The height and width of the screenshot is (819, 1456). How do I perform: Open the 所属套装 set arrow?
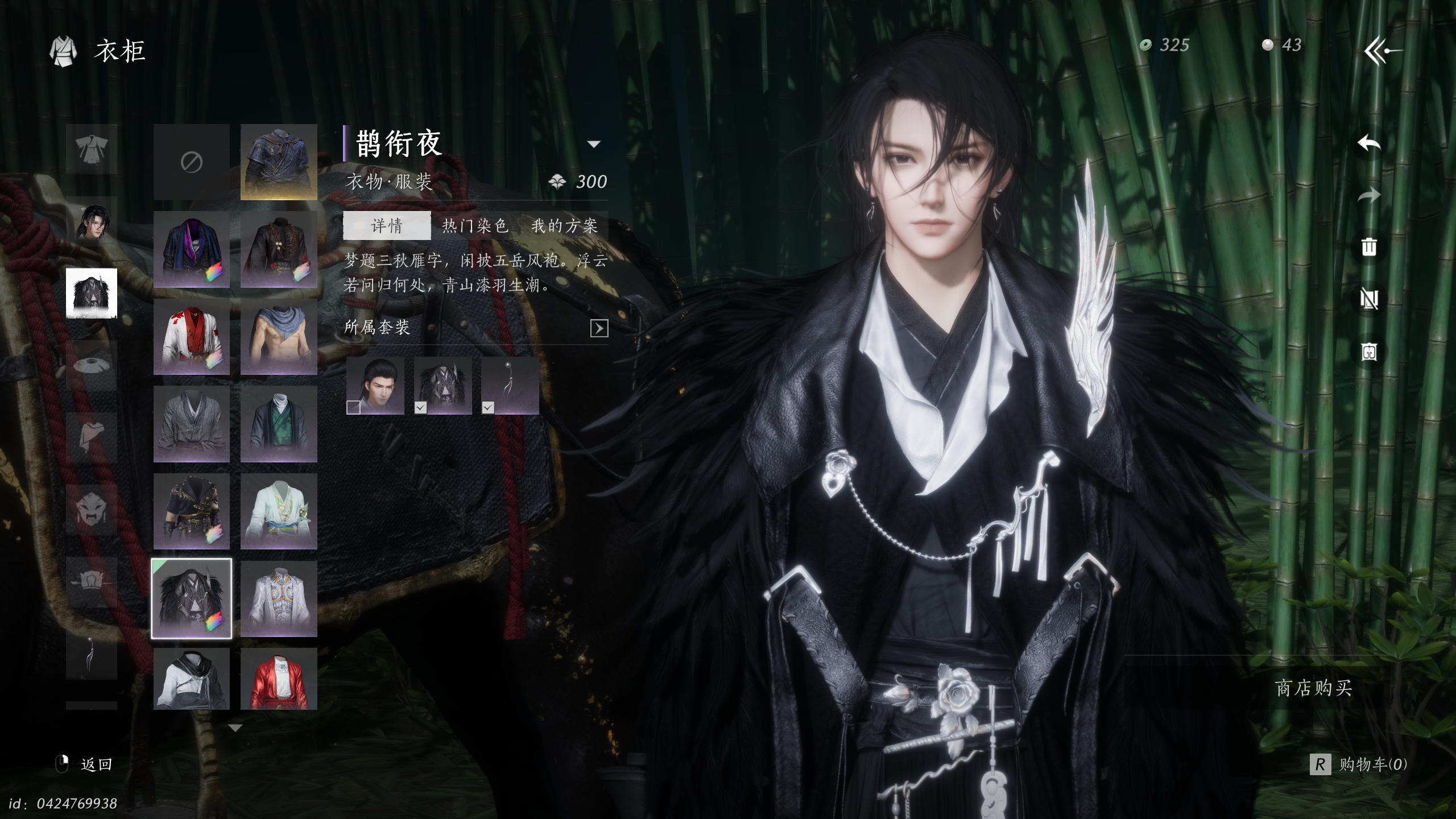click(x=599, y=328)
